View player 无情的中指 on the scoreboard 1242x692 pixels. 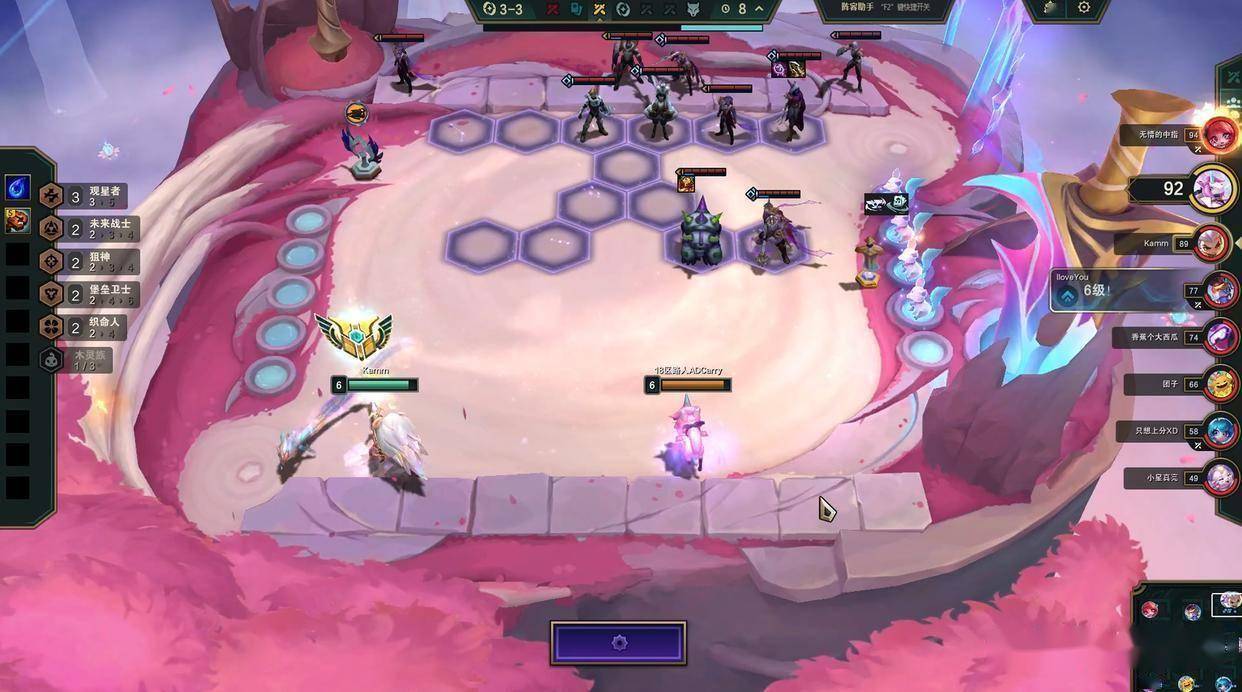[1220, 134]
